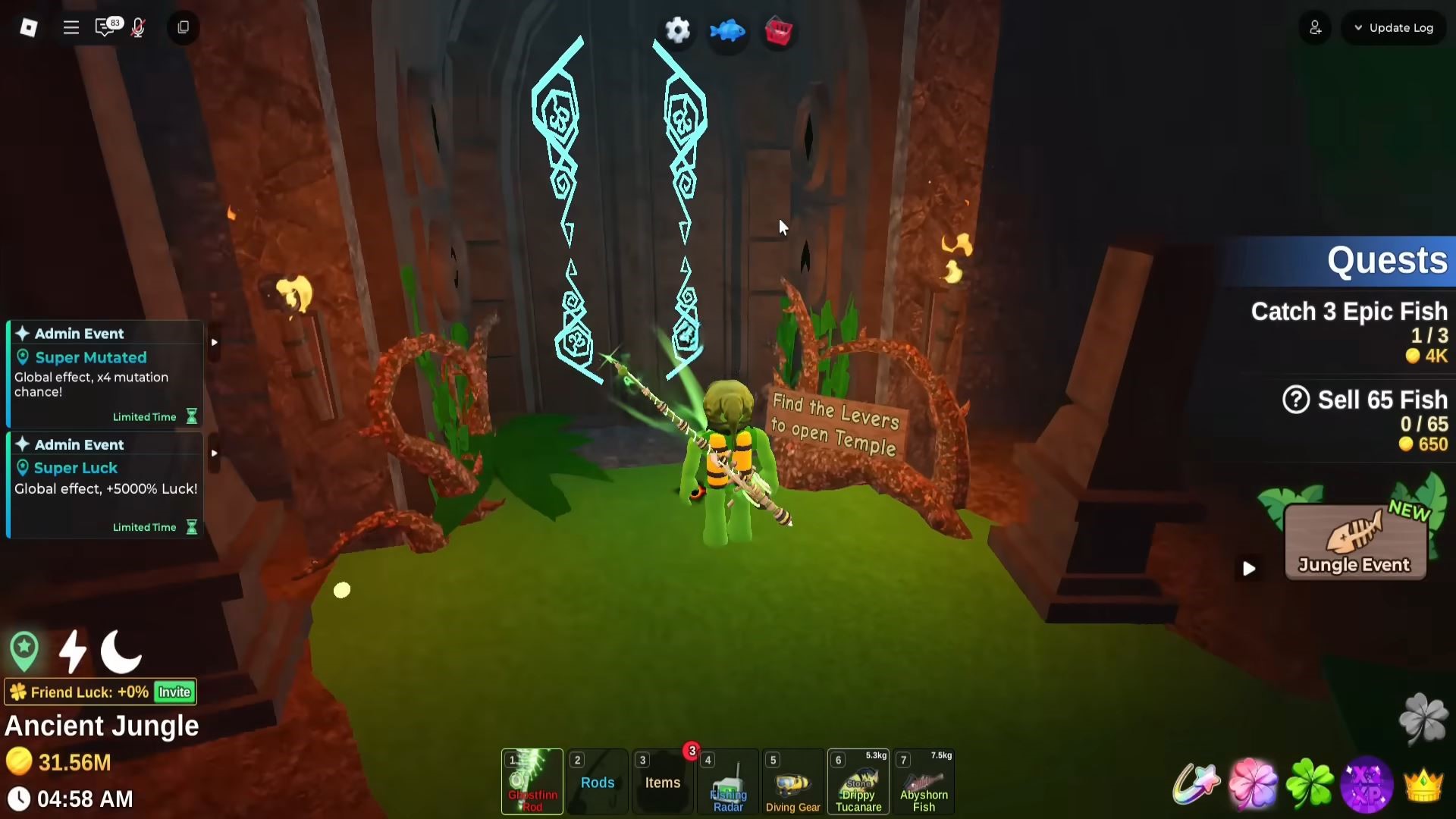Image resolution: width=1456 pixels, height=819 pixels.
Task: Open the red shopping basket shop
Action: (x=778, y=32)
